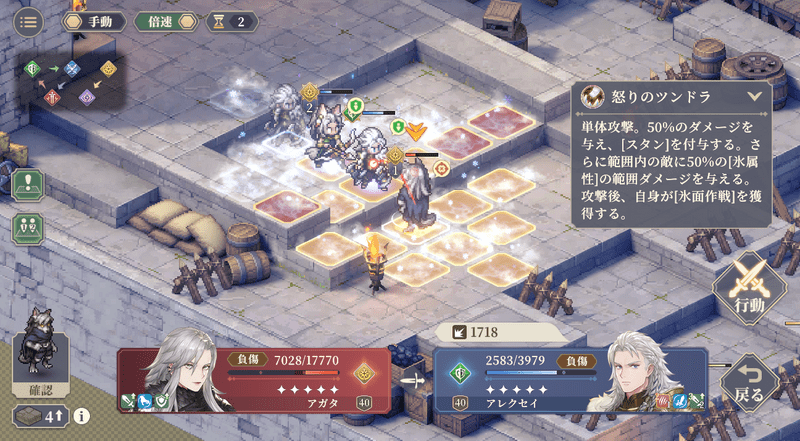The image size is (800, 441).
Task: Collapse the 怒りのツンドラ skill description panel
Action: click(754, 97)
